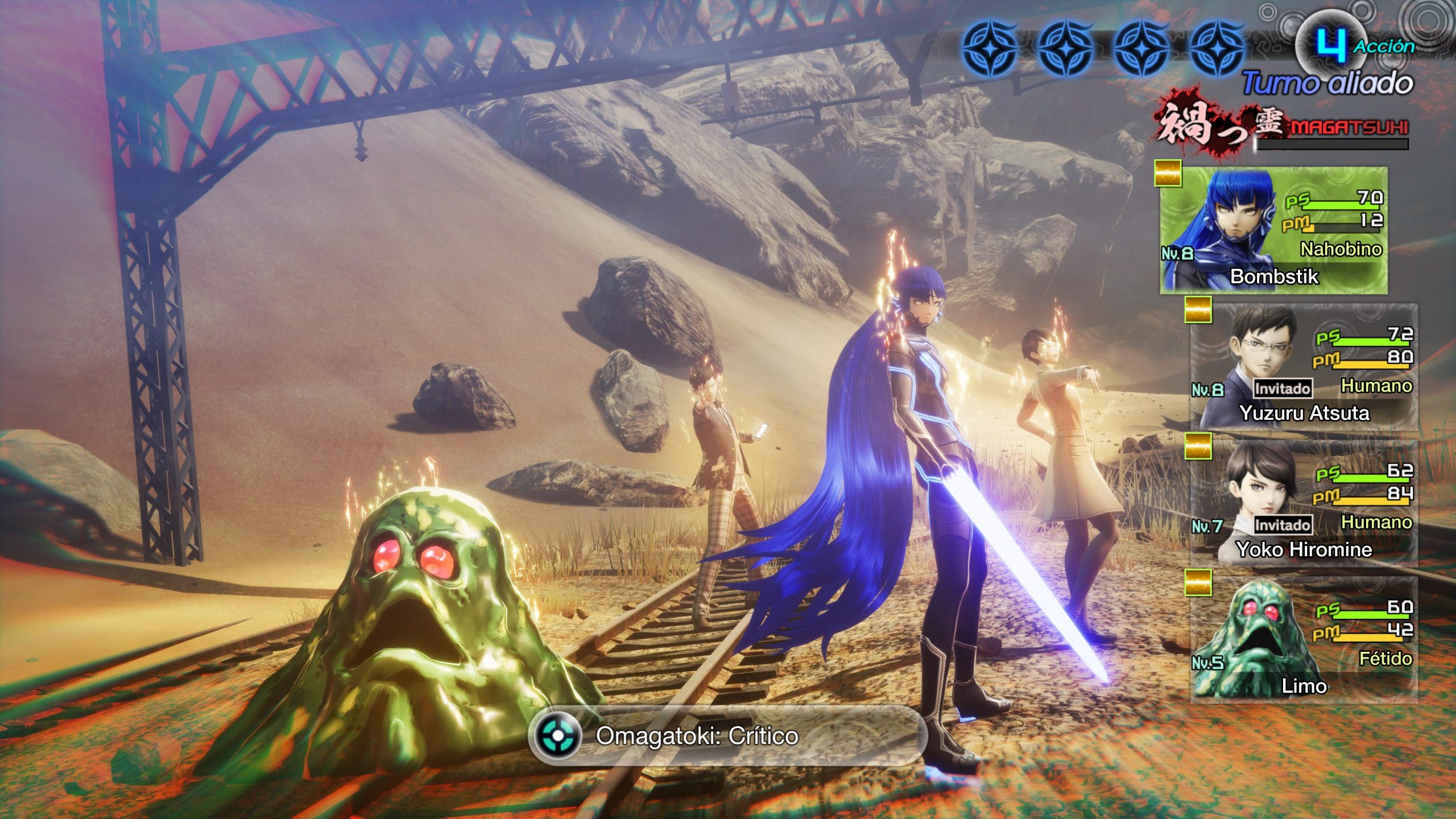
Task: Pick the Limo demon party card
Action: (1304, 640)
